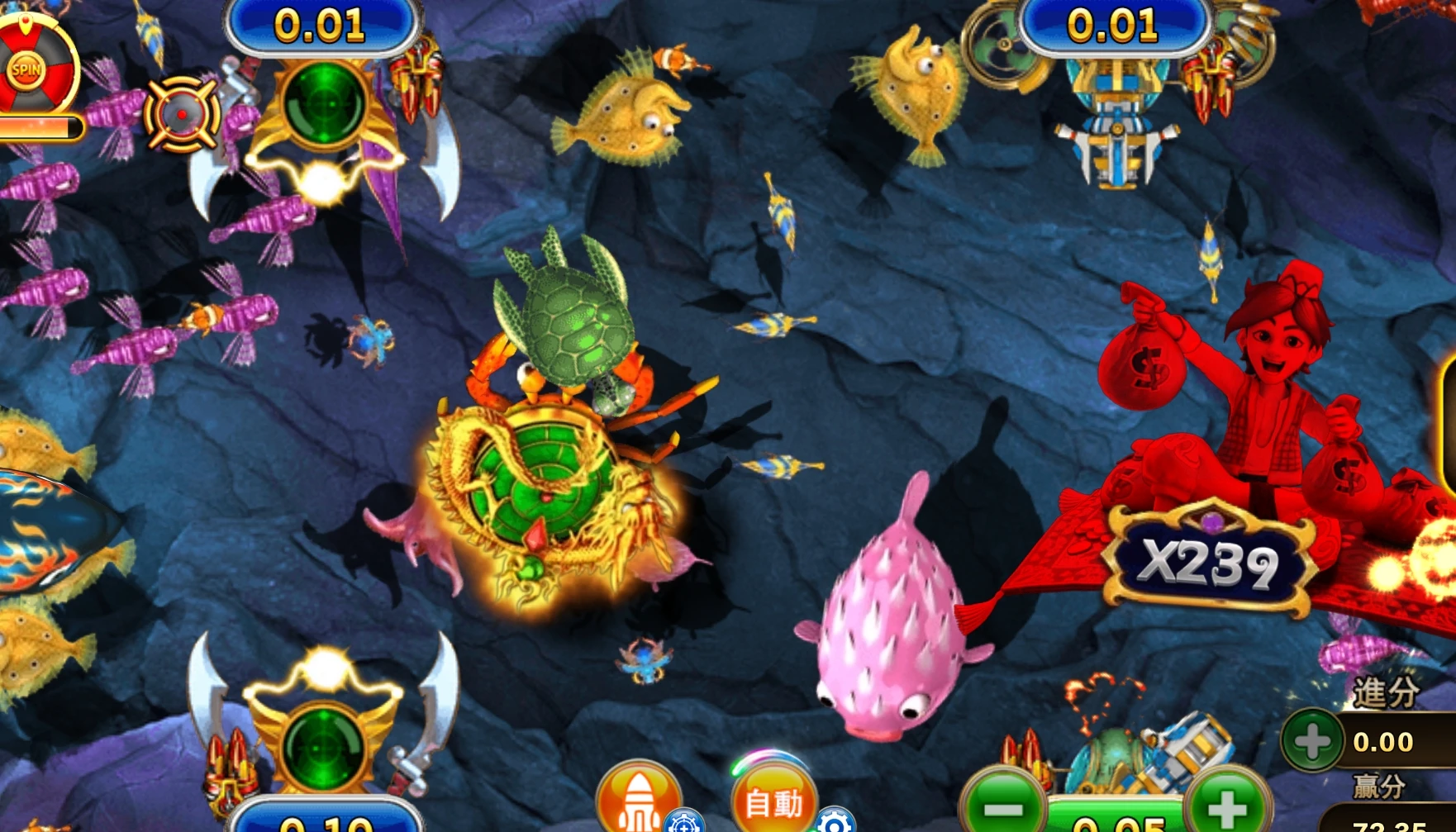This screenshot has width=1456, height=832.
Task: Open the rocket button's blue target settings
Action: click(x=684, y=822)
